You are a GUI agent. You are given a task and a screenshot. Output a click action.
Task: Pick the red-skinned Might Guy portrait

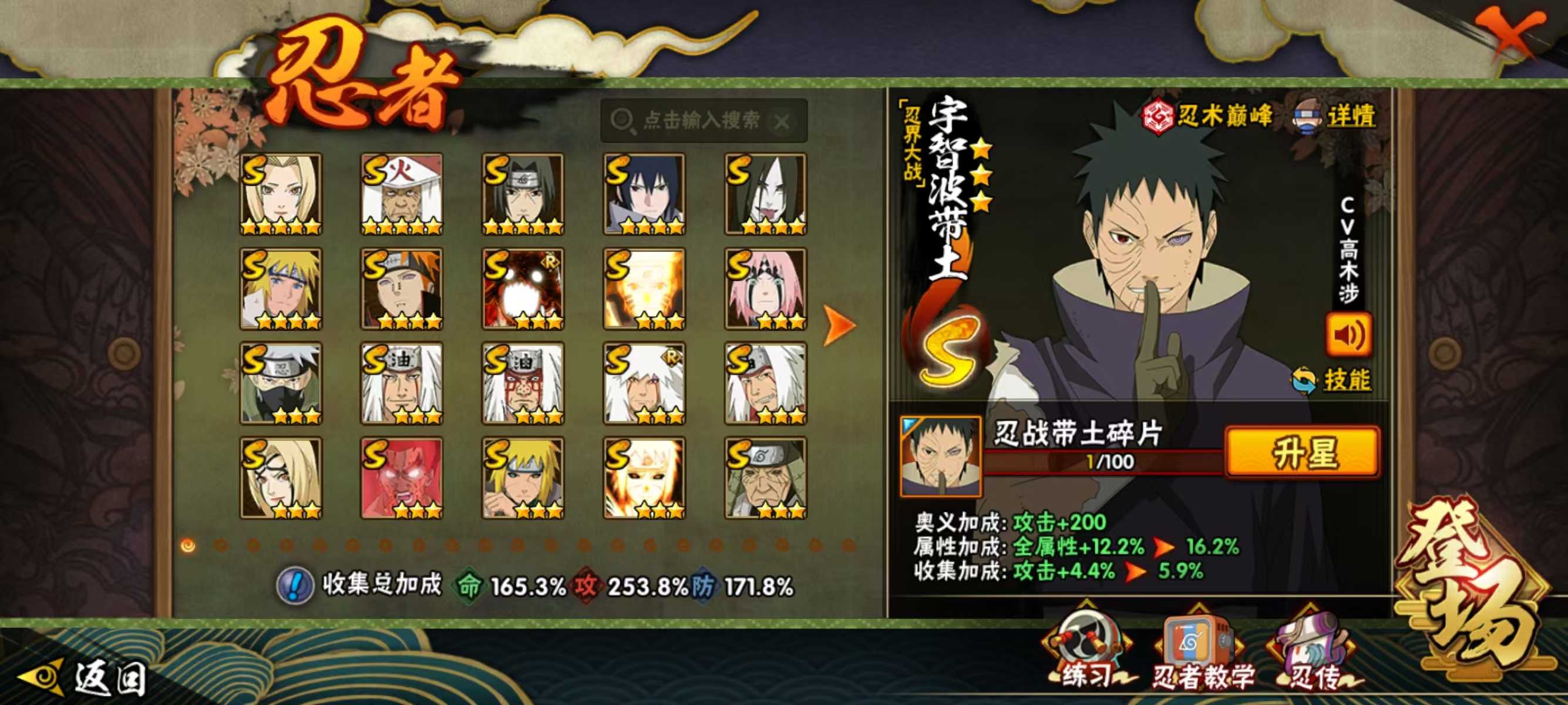402,478
